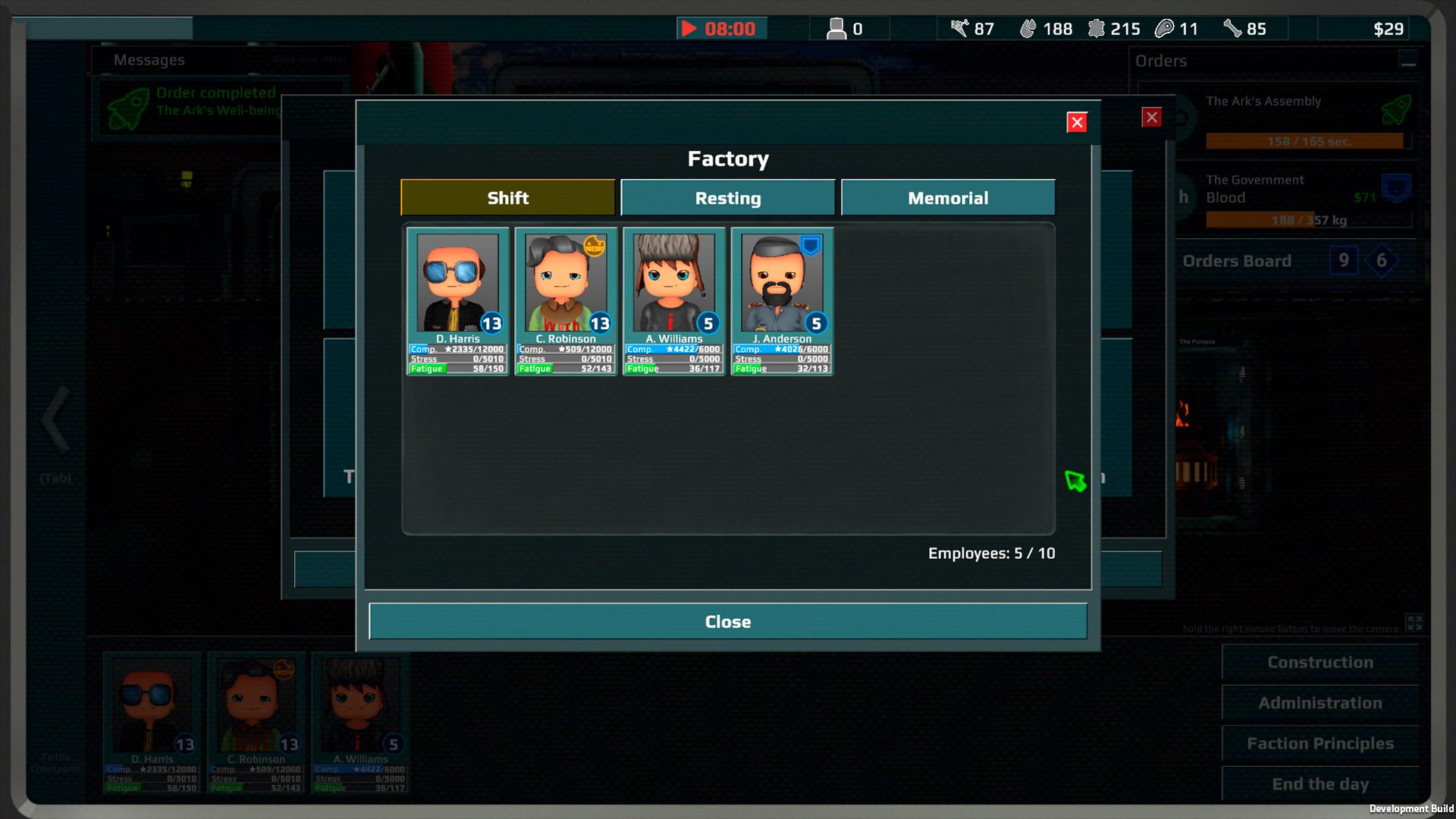Image resolution: width=1456 pixels, height=819 pixels.
Task: Click the 158/165 sec progress bar of The Ark's Assembly
Action: [1305, 141]
